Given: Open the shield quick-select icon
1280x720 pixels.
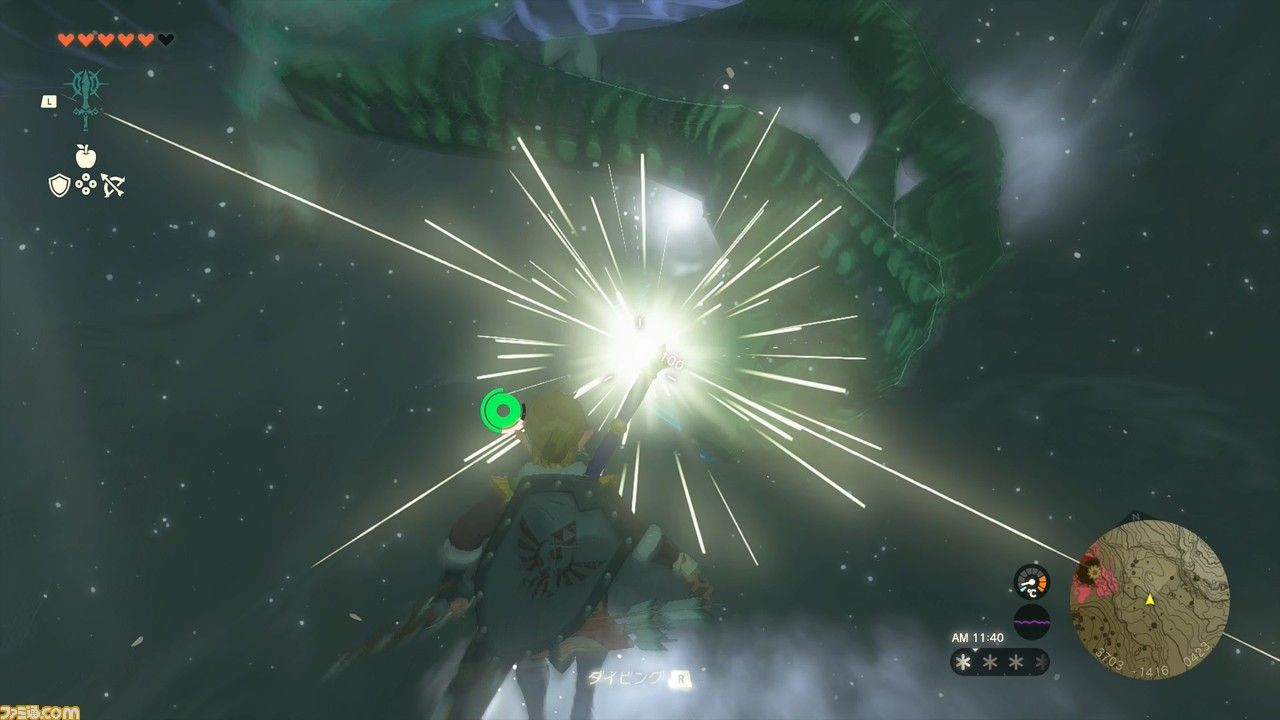Looking at the screenshot, I should [59, 185].
